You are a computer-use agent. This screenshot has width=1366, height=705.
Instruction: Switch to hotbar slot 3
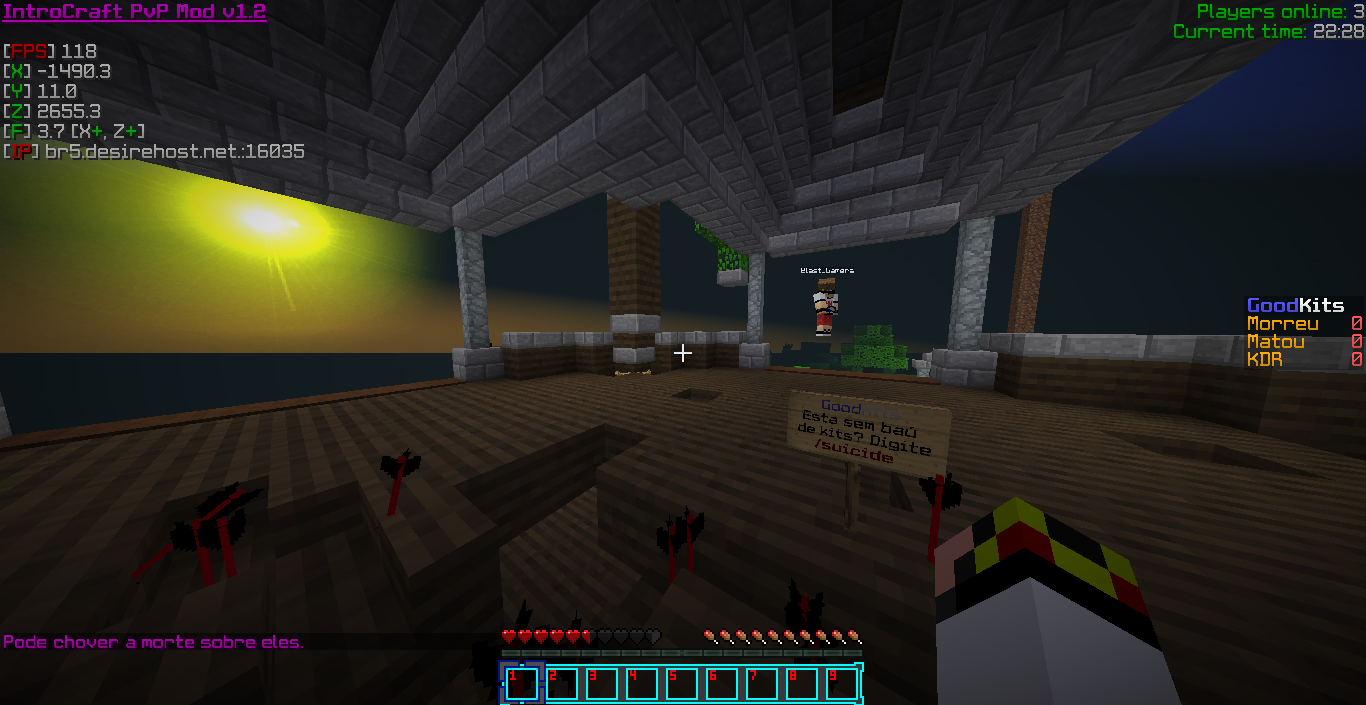click(x=602, y=684)
